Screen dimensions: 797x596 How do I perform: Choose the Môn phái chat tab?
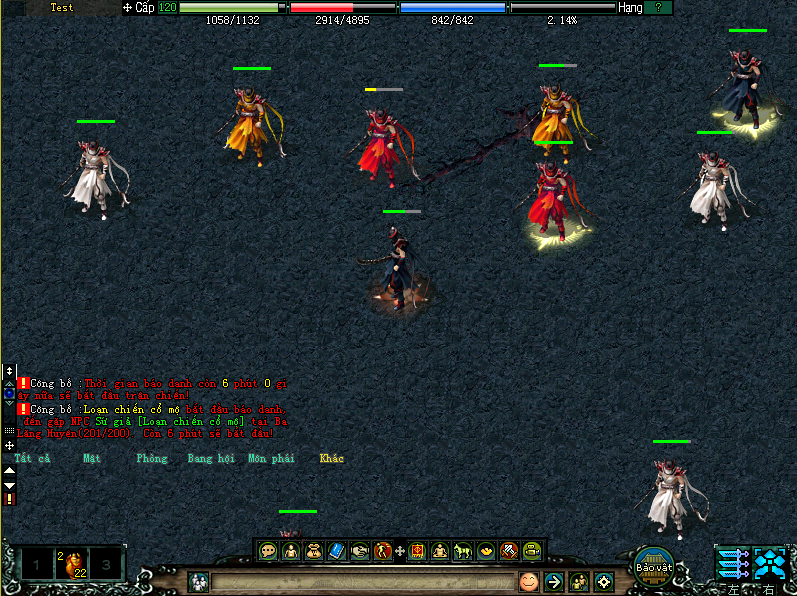coord(270,459)
